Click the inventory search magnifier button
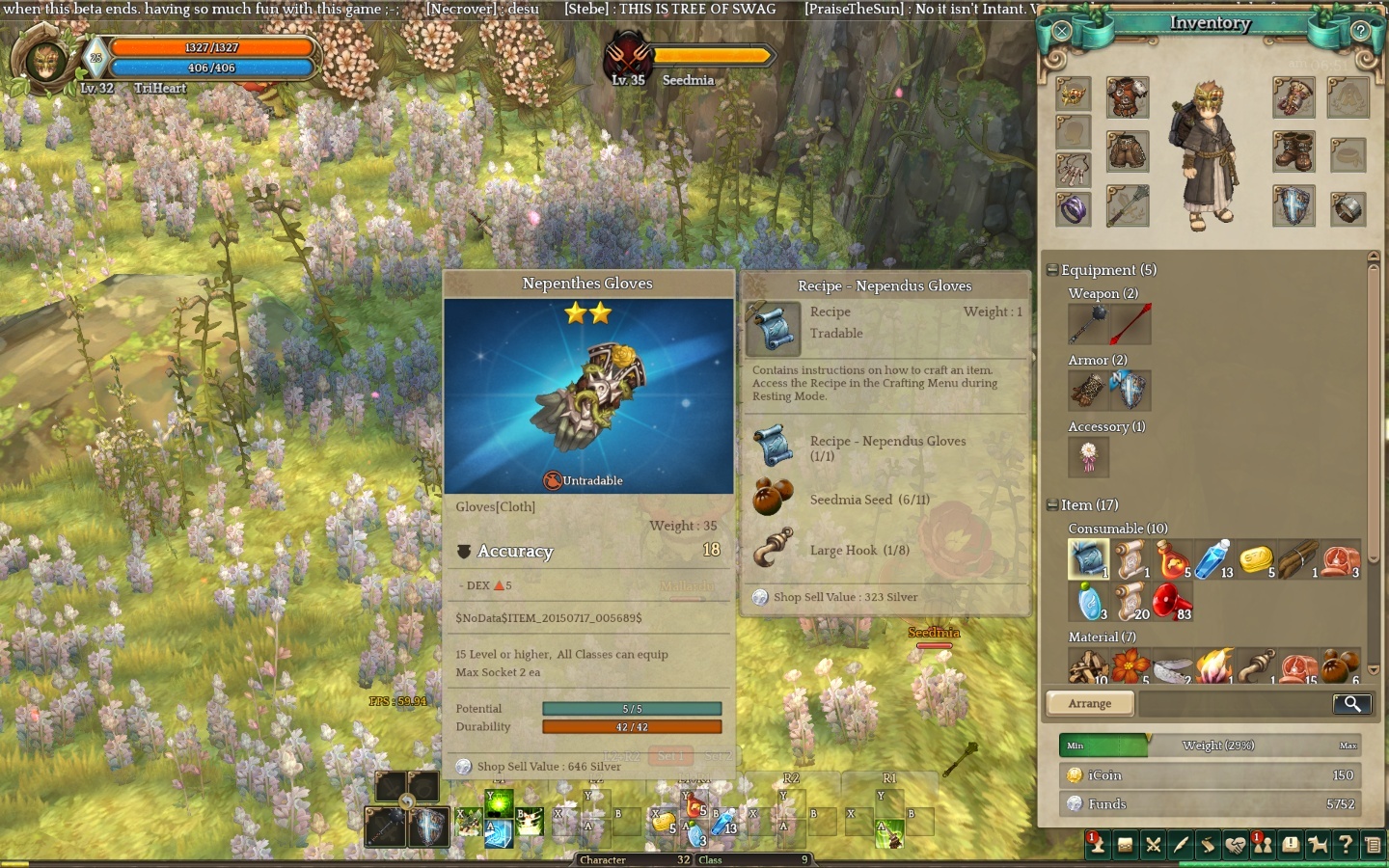 click(x=1351, y=703)
